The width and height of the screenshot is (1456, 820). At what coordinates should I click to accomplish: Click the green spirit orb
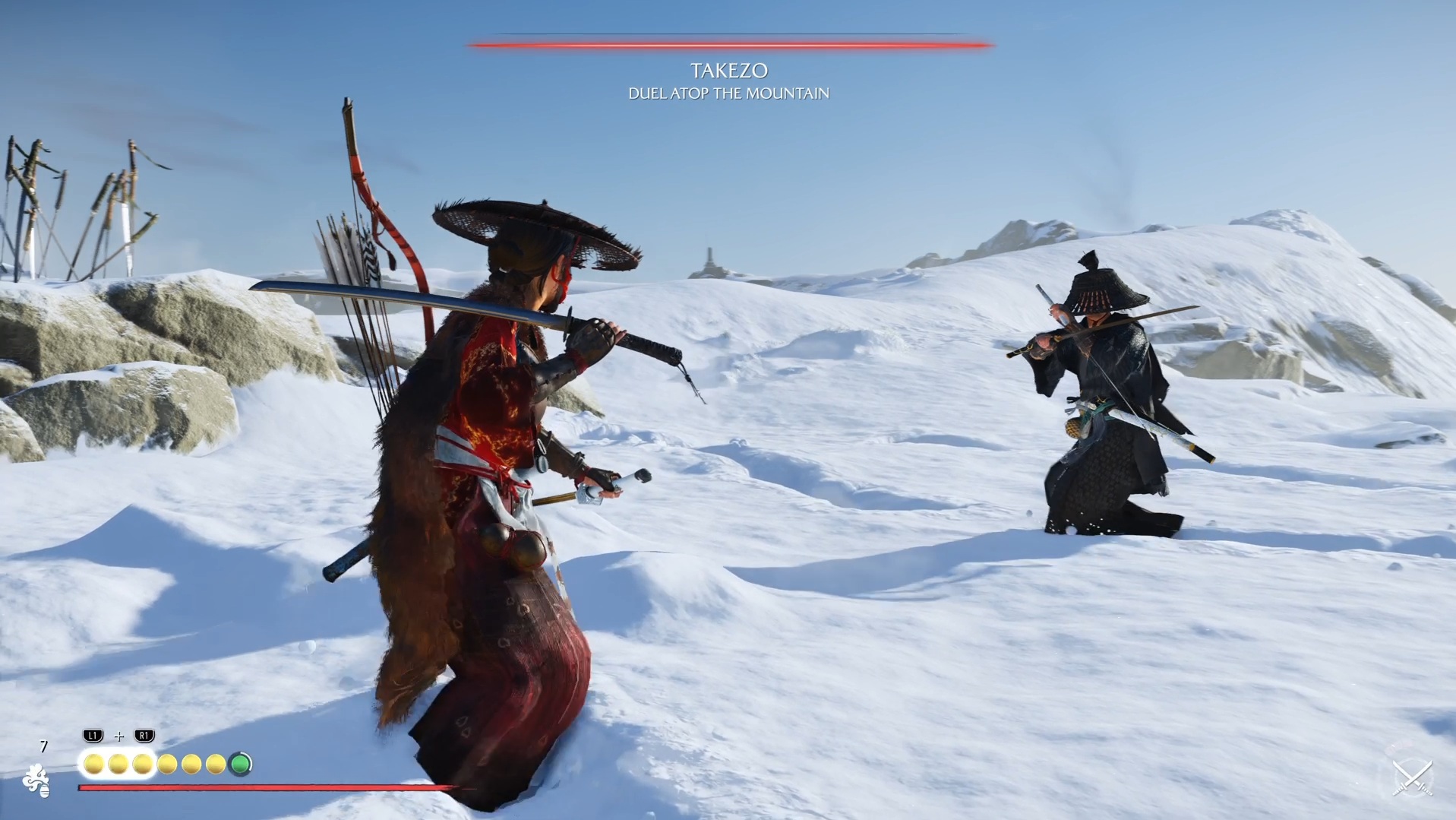241,764
